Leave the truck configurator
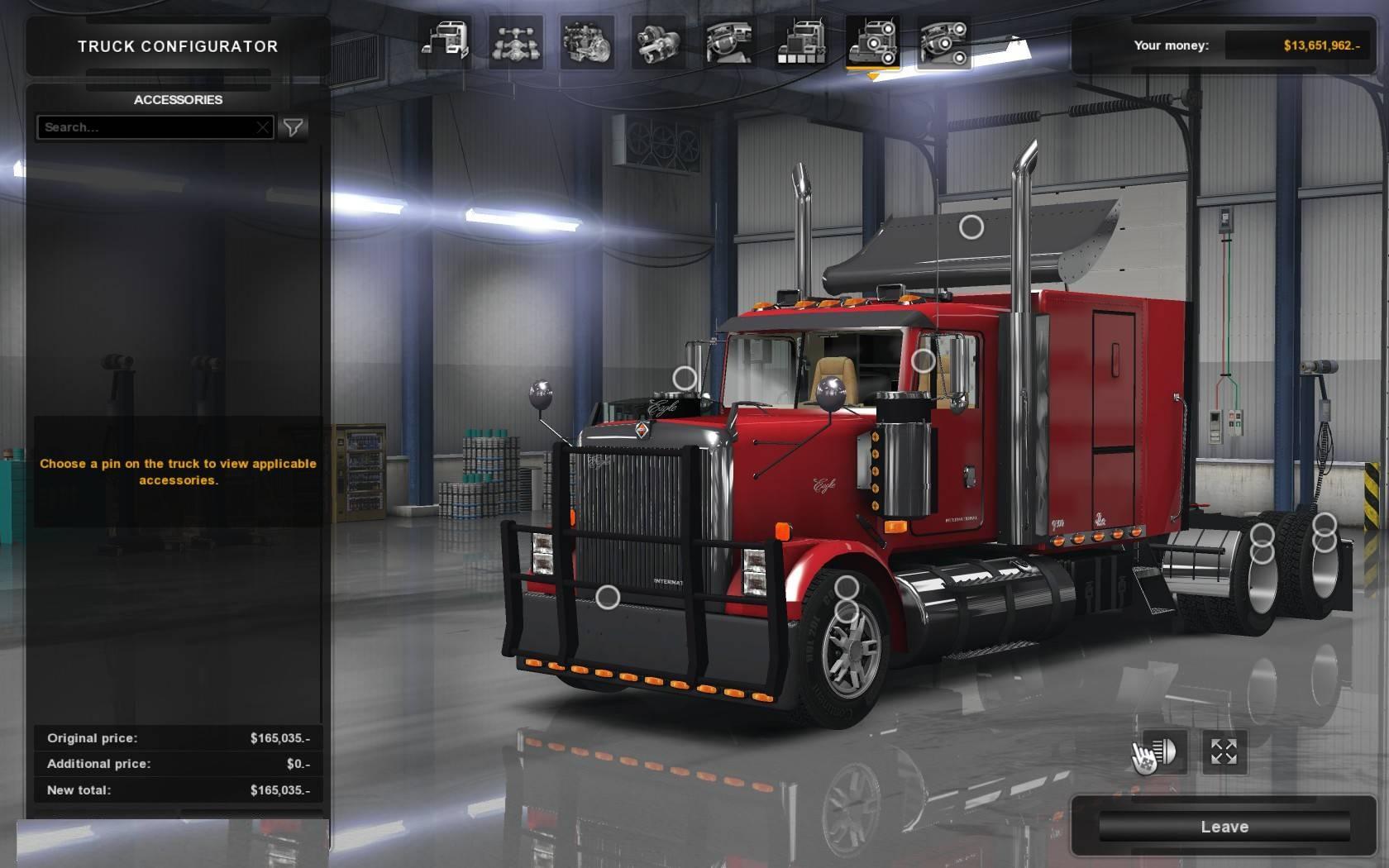The width and height of the screenshot is (1389, 868). pos(1224,827)
